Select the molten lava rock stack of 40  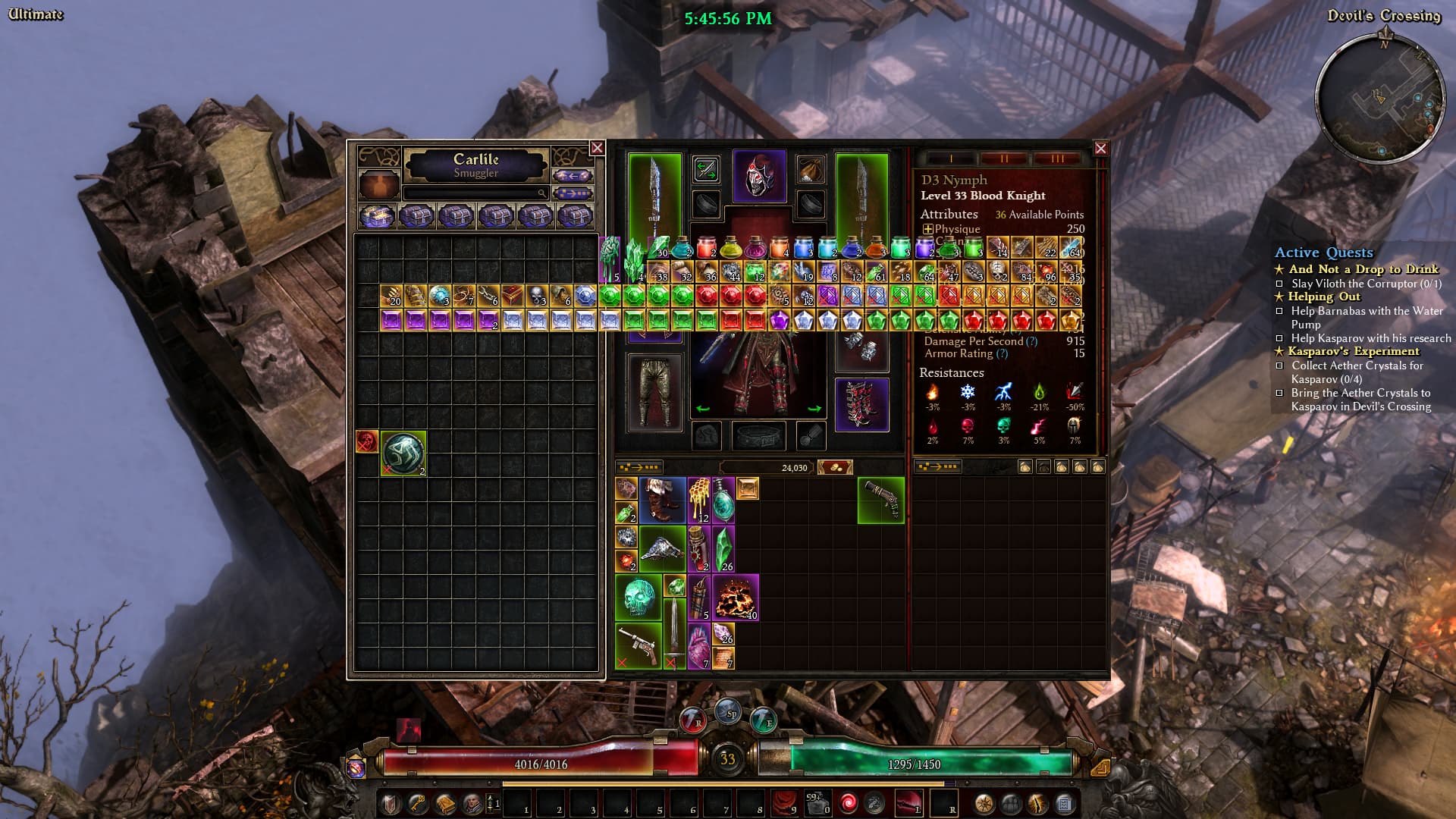pos(735,598)
